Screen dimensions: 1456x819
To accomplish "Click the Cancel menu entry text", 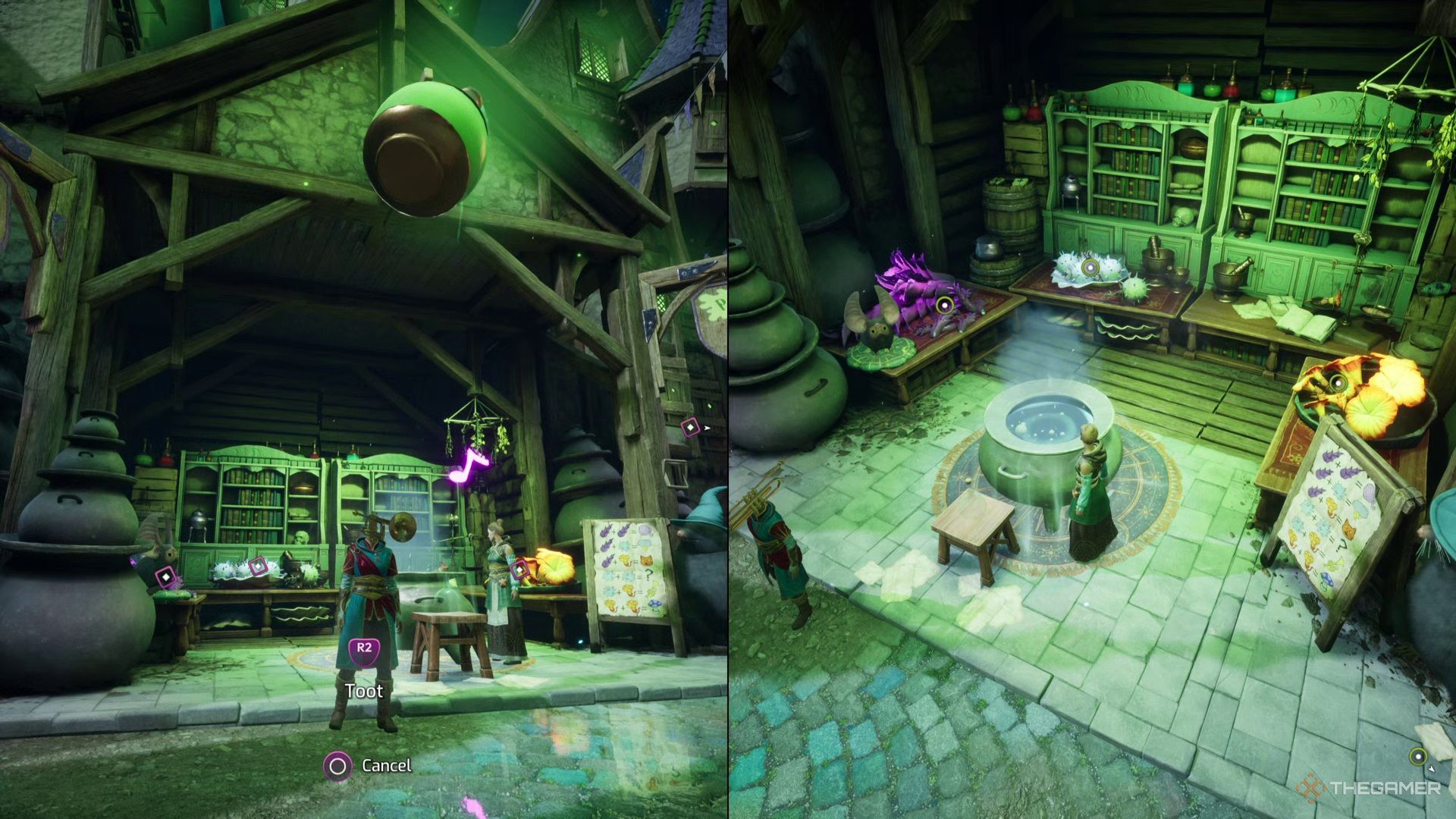I will pos(388,767).
